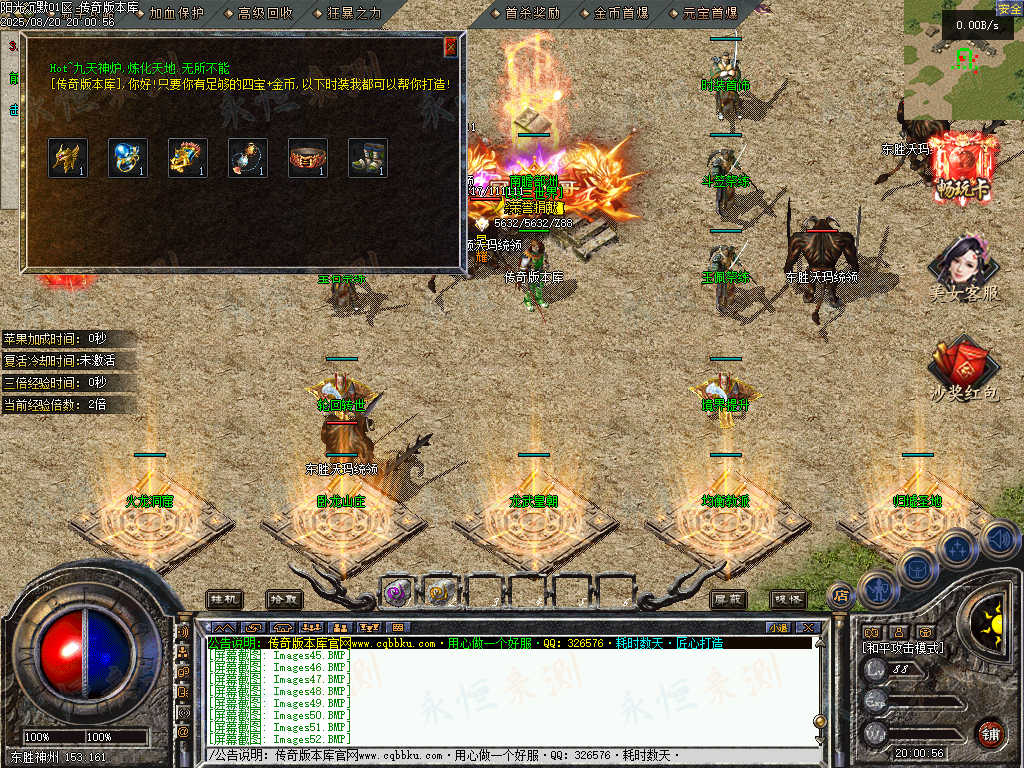
Task: Choose the blue gem ring item
Action: (x=128, y=158)
